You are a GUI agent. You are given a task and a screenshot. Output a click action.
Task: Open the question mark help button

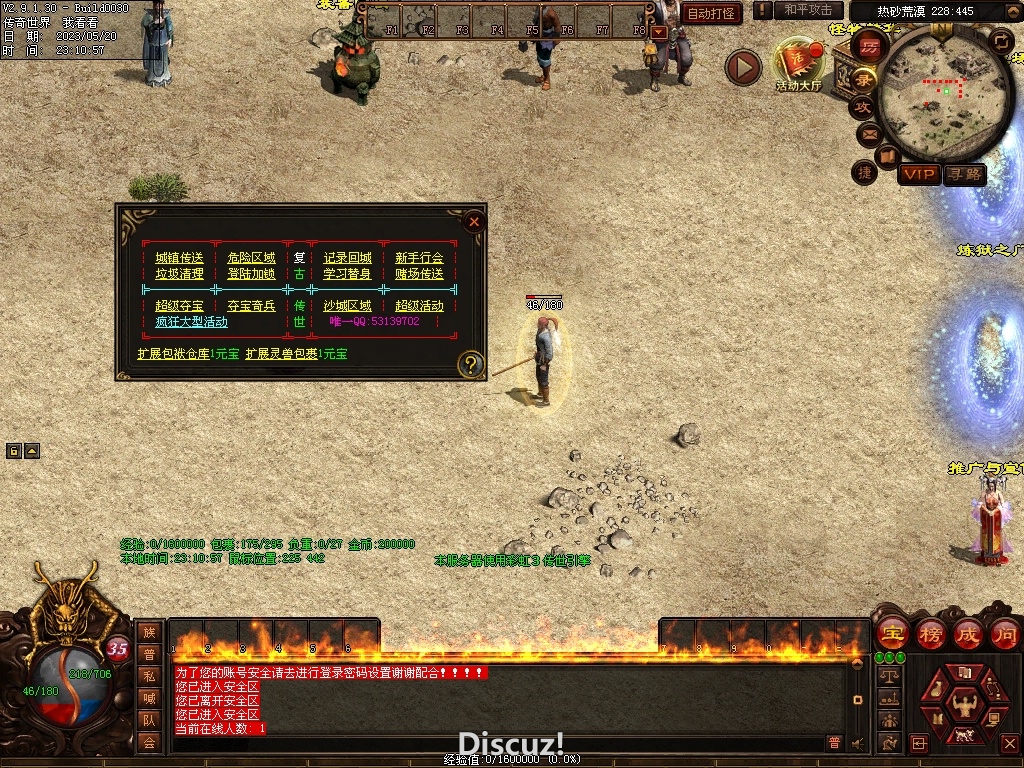[470, 365]
